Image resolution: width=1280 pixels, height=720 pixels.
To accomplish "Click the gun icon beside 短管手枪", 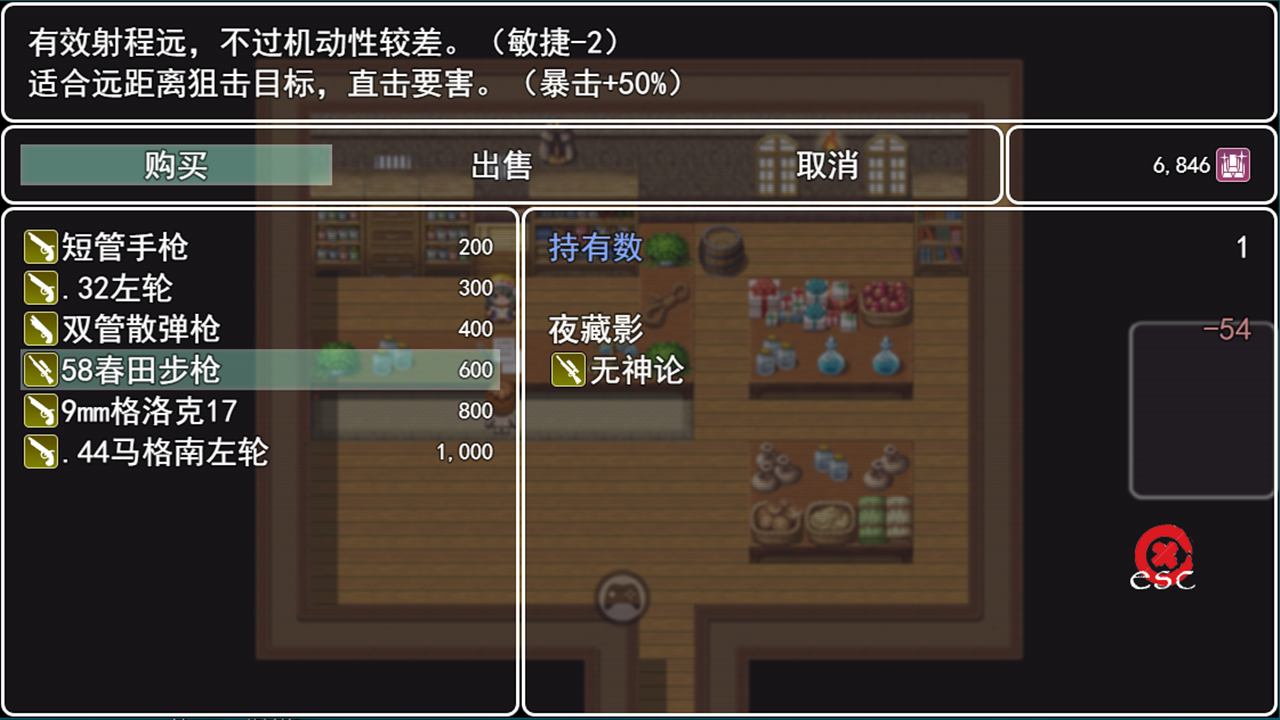I will pos(41,246).
